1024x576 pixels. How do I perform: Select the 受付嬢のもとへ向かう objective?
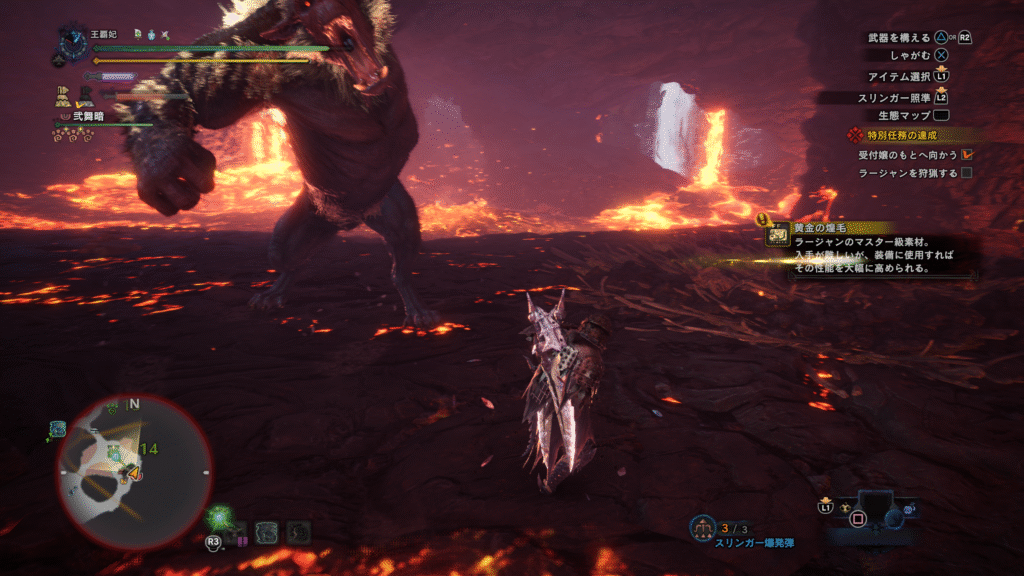(x=908, y=155)
